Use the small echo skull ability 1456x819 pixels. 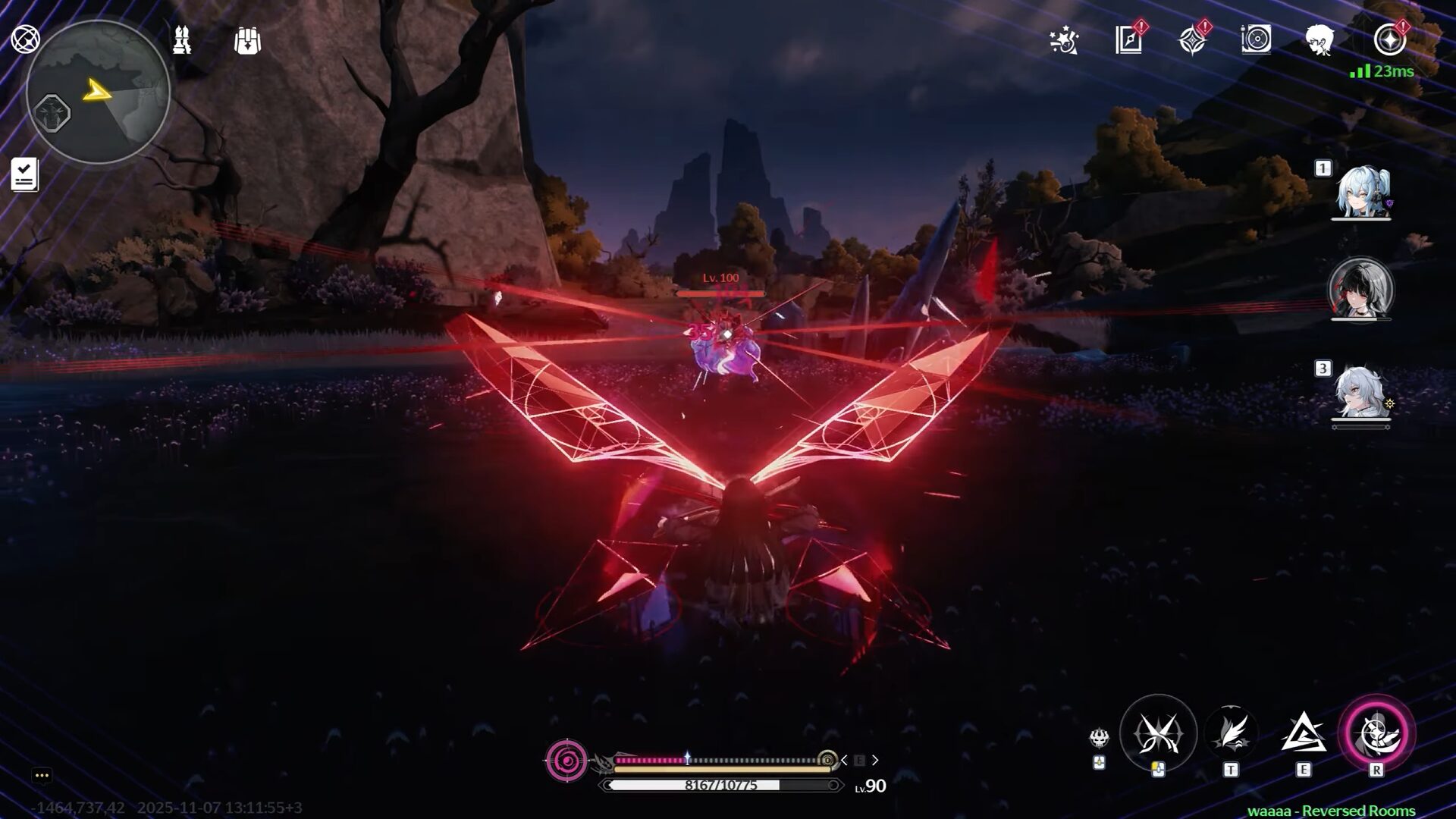coord(1099,738)
